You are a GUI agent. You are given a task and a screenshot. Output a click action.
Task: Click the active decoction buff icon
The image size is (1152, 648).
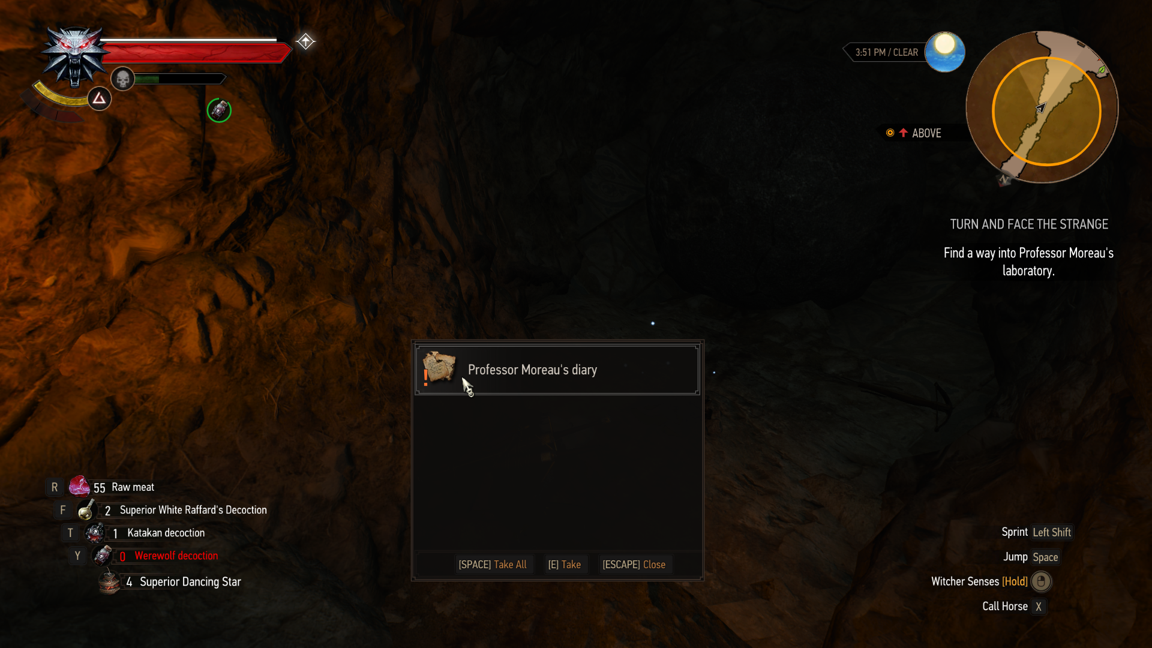coord(219,110)
